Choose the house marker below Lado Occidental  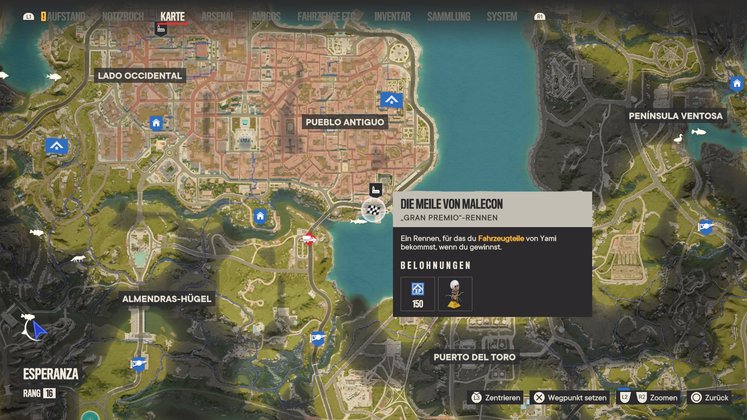[156, 123]
